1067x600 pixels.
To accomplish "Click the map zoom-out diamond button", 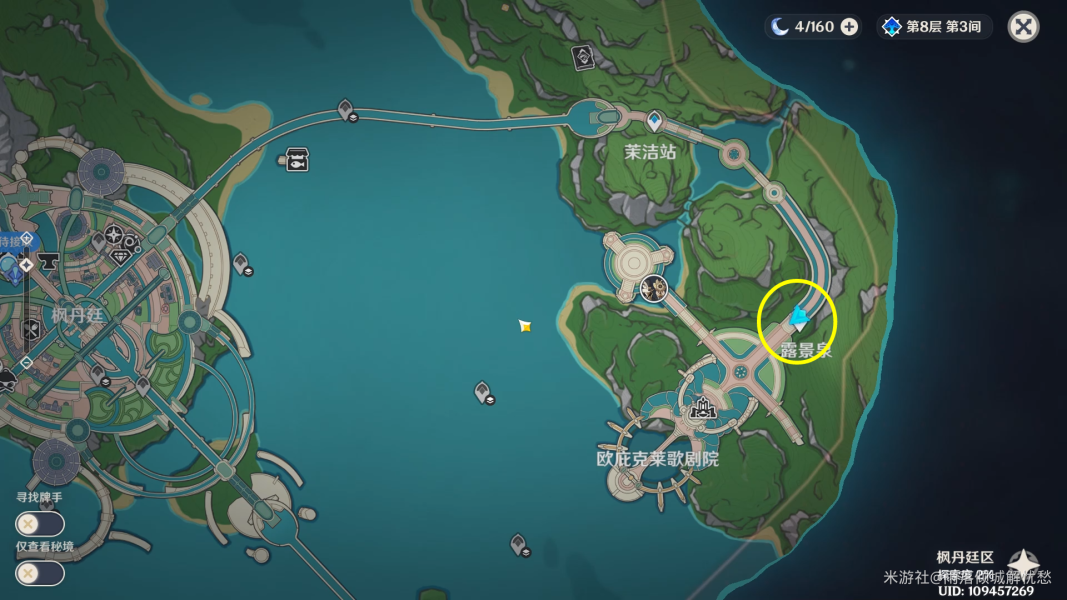I will (x=27, y=362).
